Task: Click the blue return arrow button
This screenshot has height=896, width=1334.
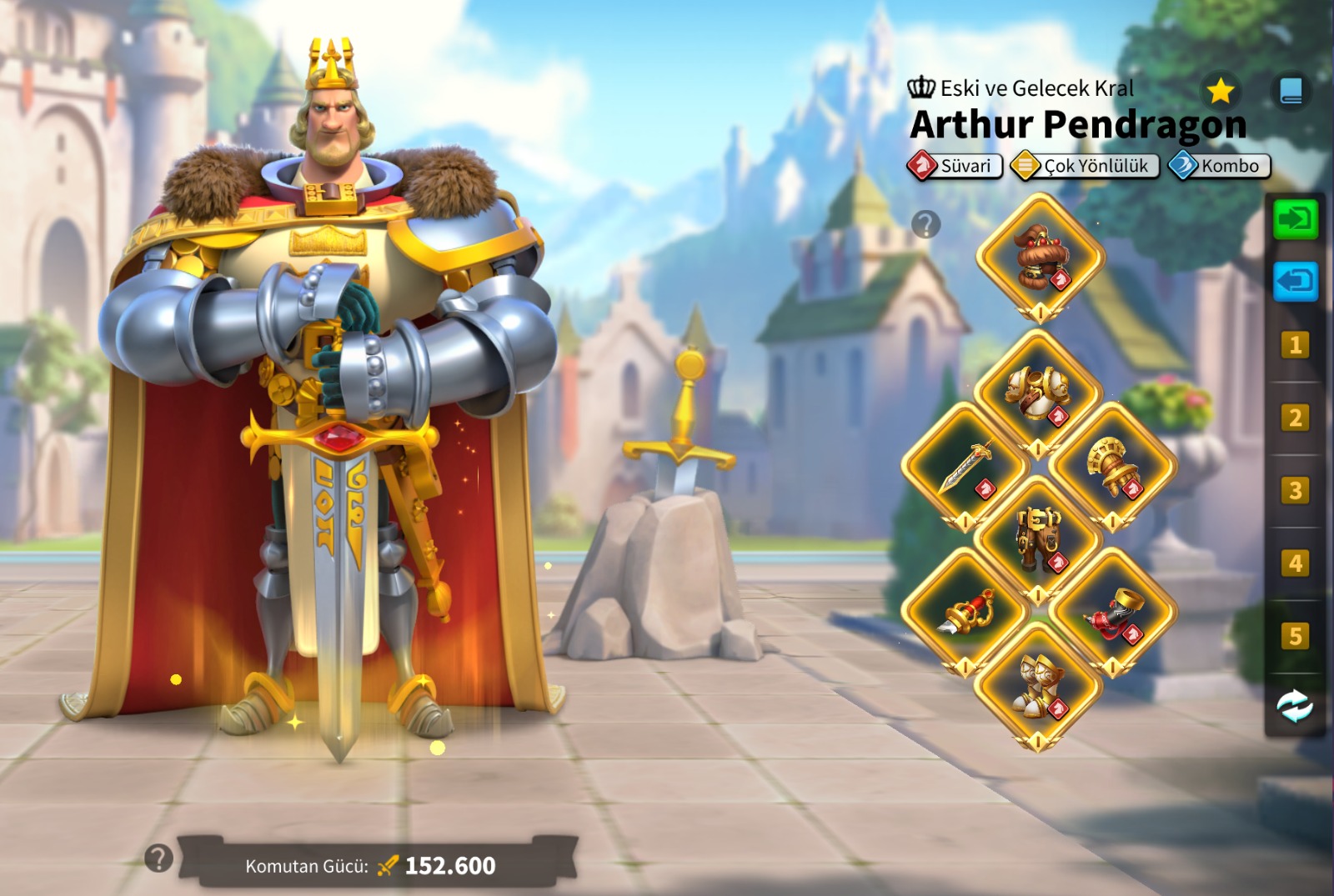Action: tap(1295, 281)
